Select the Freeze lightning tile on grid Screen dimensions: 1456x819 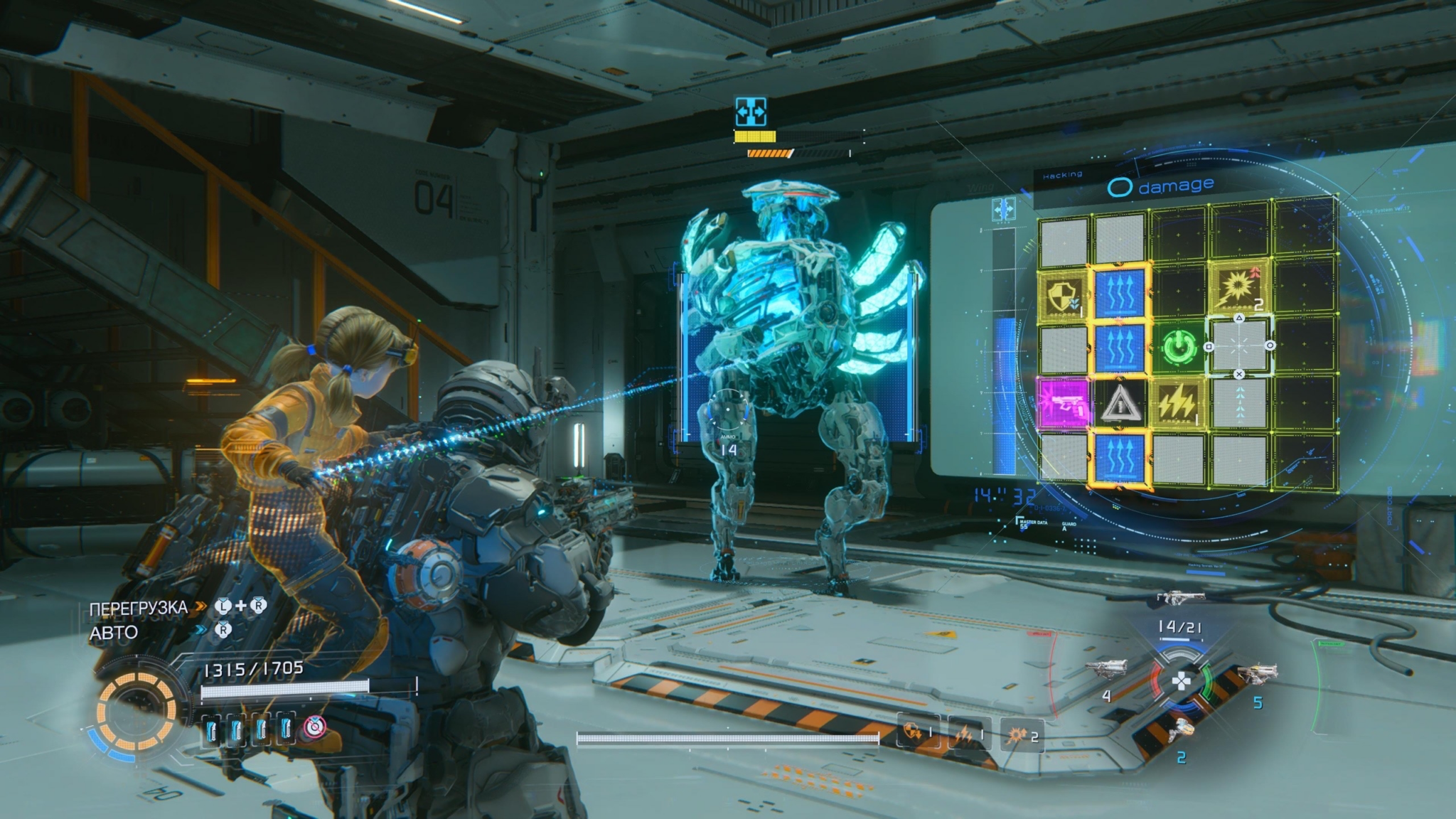(1179, 403)
